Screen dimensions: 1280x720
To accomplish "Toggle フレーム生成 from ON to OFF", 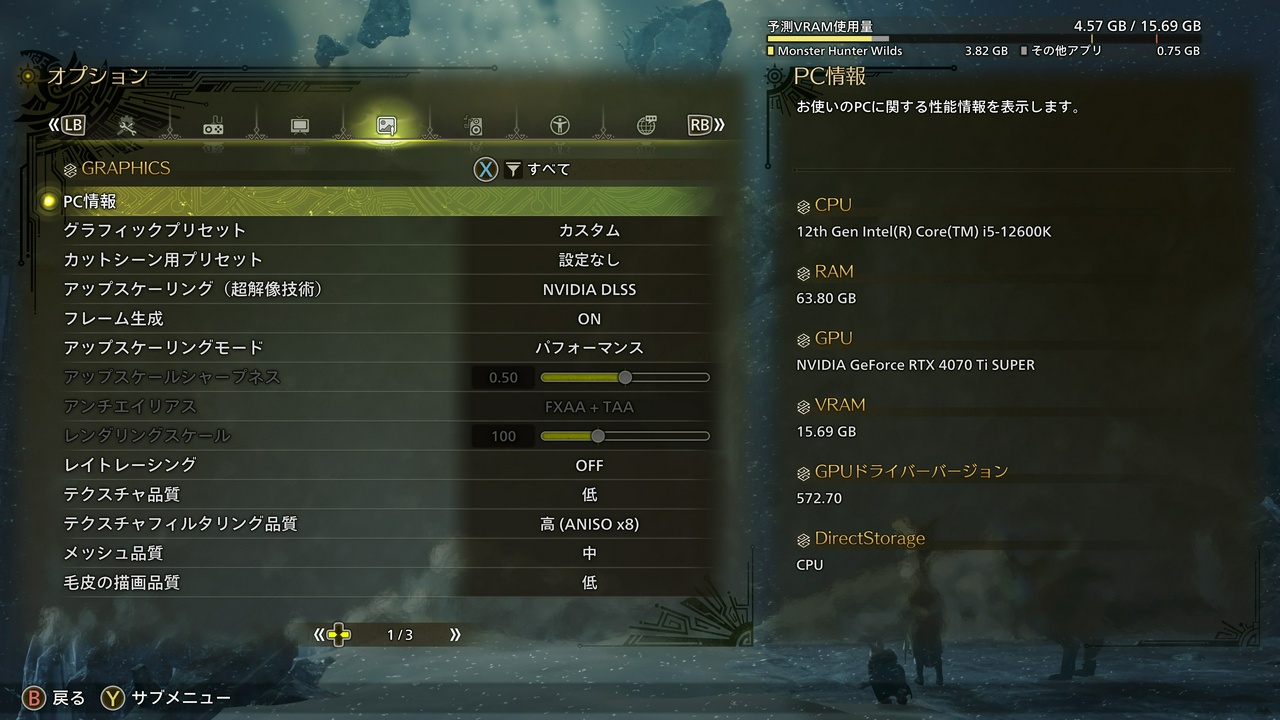I will tap(589, 318).
